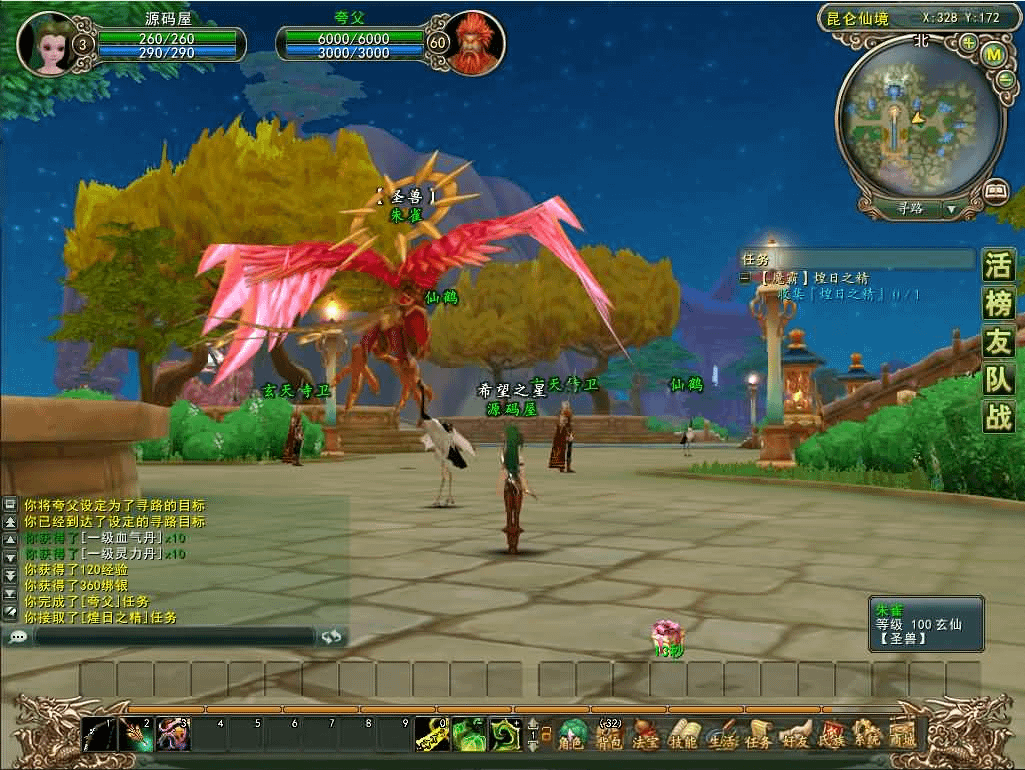Open the 好友 friends list in bottom toolbar
Viewport: 1025px width, 770px height.
[x=795, y=736]
